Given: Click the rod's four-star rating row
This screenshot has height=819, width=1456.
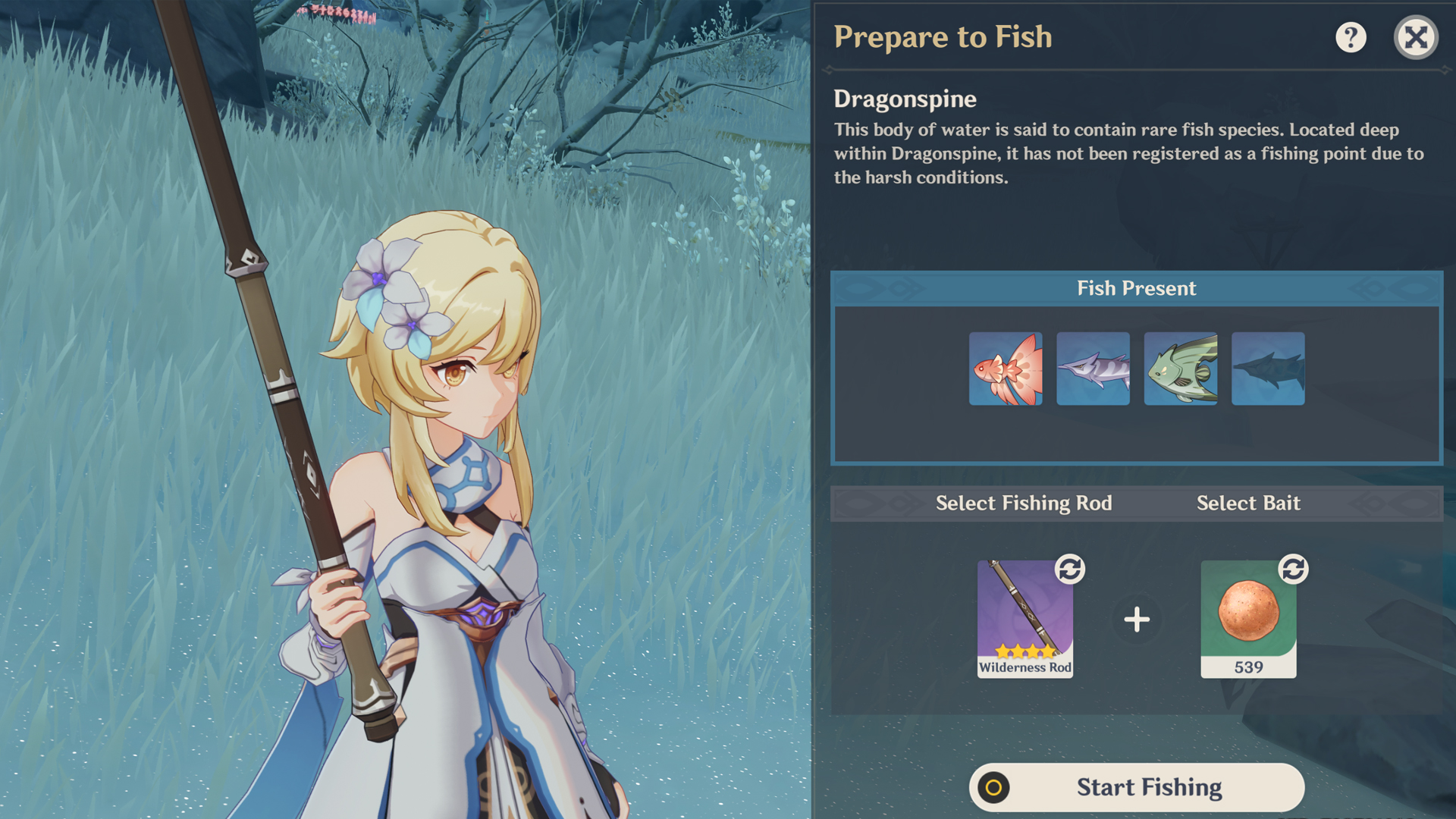Looking at the screenshot, I should point(1024,650).
